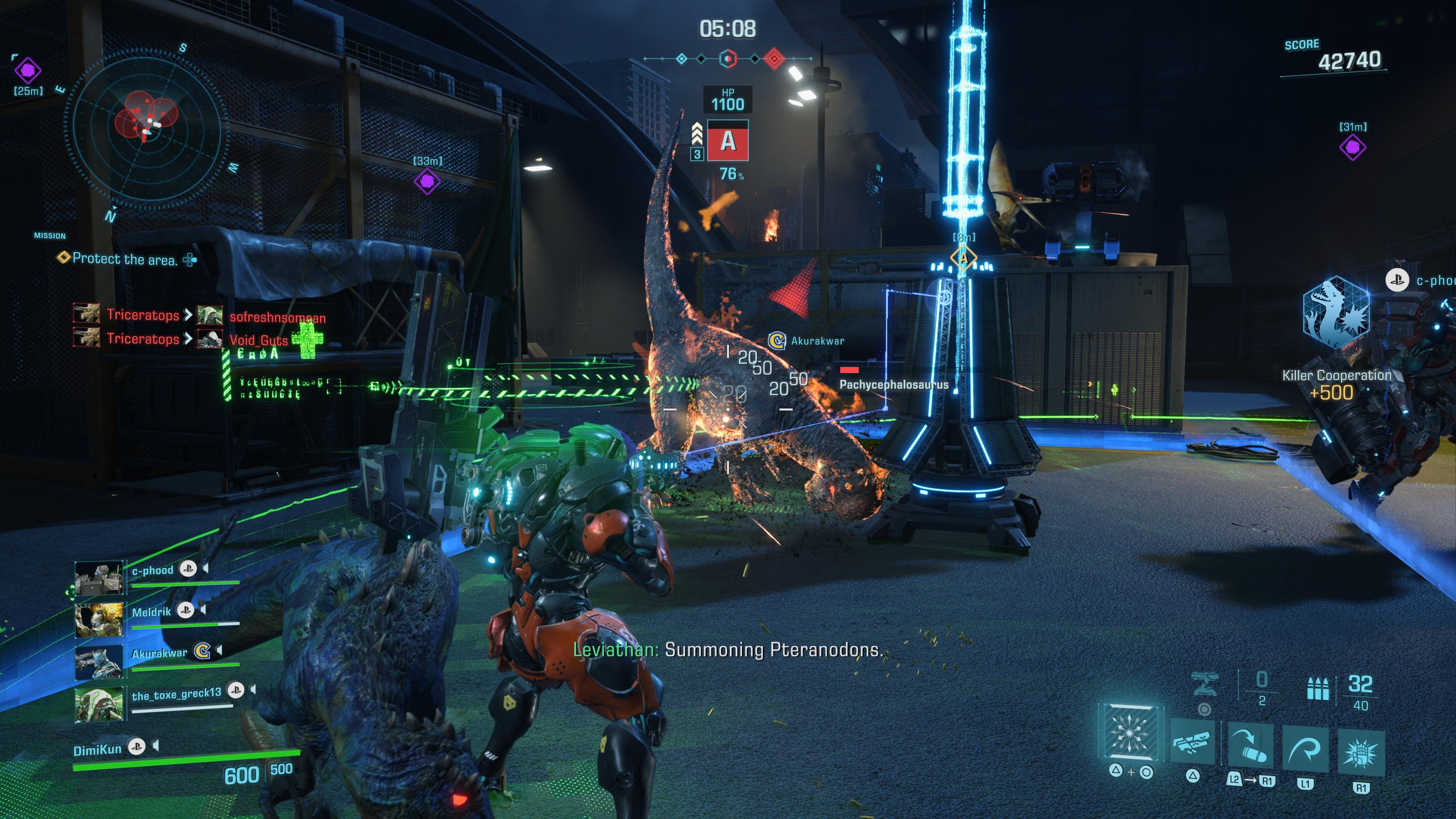
Task: Toggle the speaker icon beside DimiKun
Action: pyautogui.click(x=156, y=747)
